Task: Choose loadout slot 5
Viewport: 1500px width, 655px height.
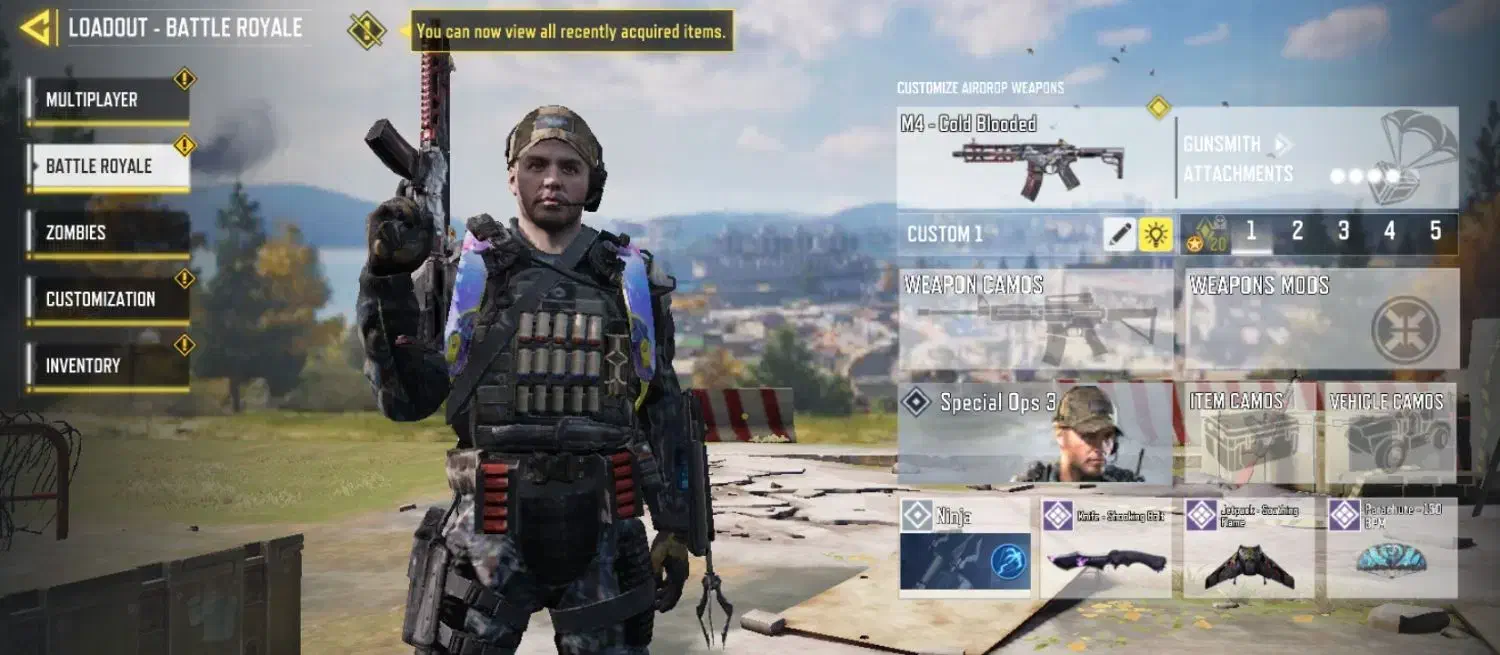Action: pyautogui.click(x=1435, y=233)
